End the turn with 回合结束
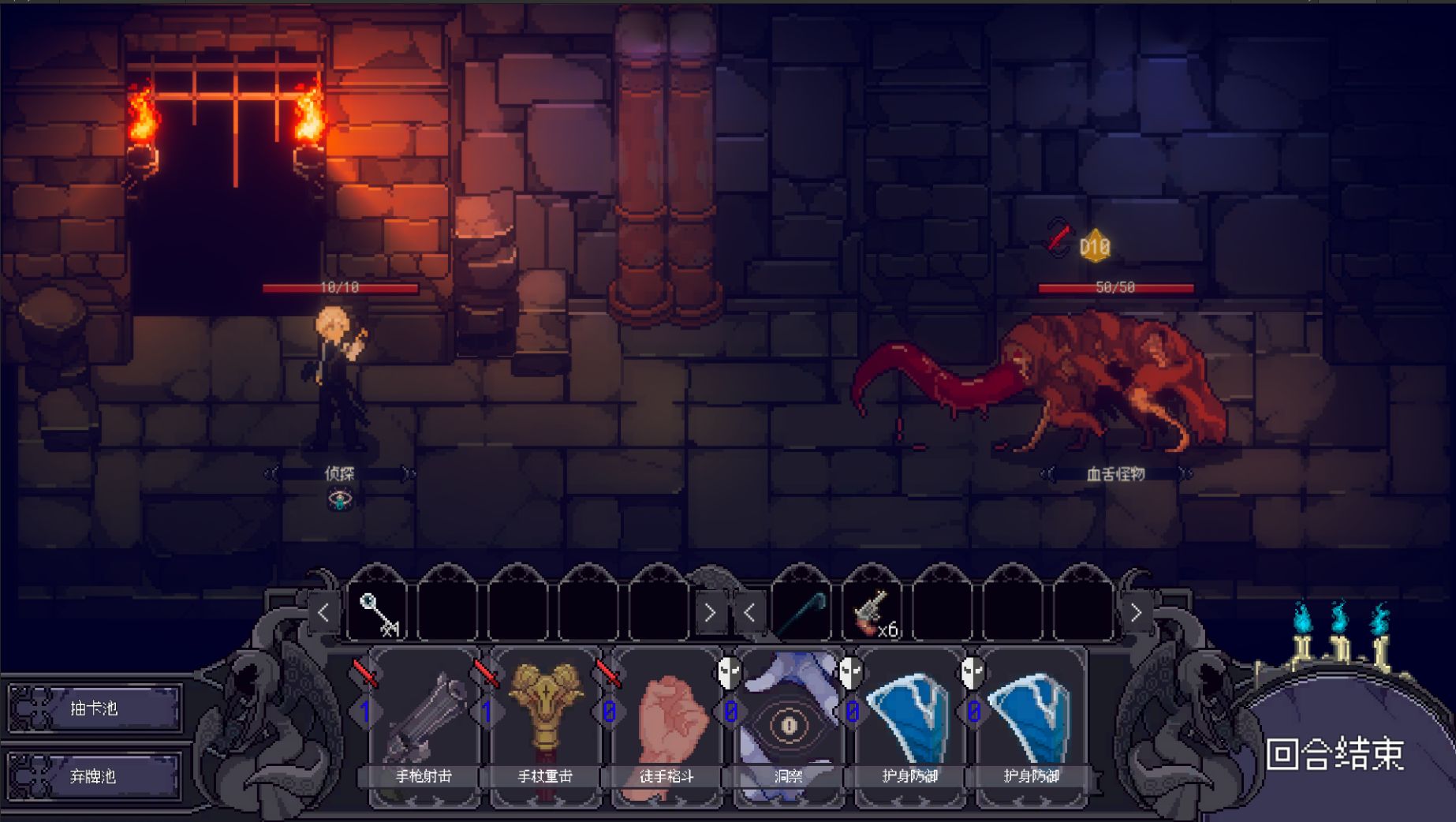Screen dimensions: 1456x822 [1335, 755]
